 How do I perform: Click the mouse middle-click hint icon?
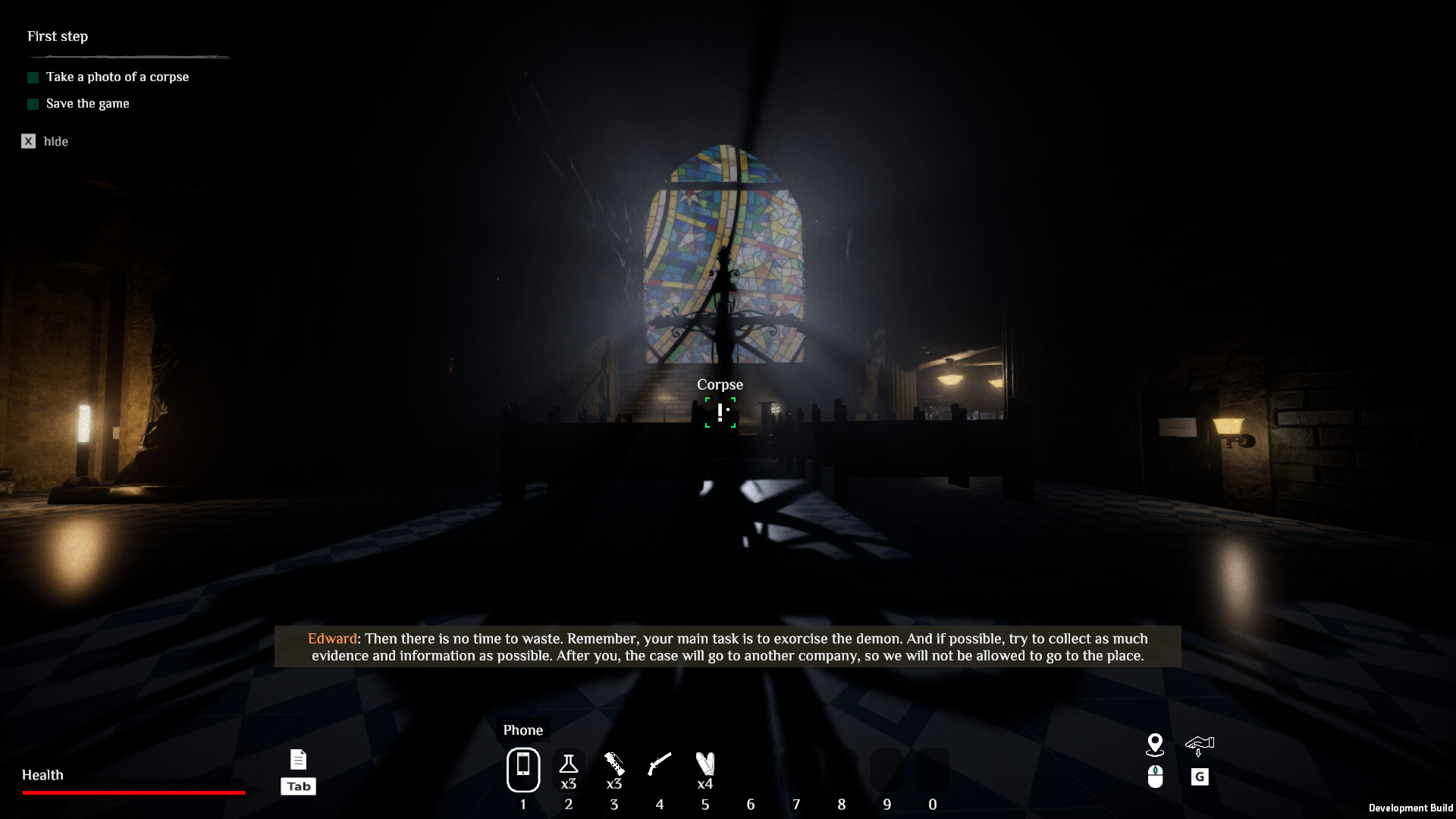tap(1155, 777)
